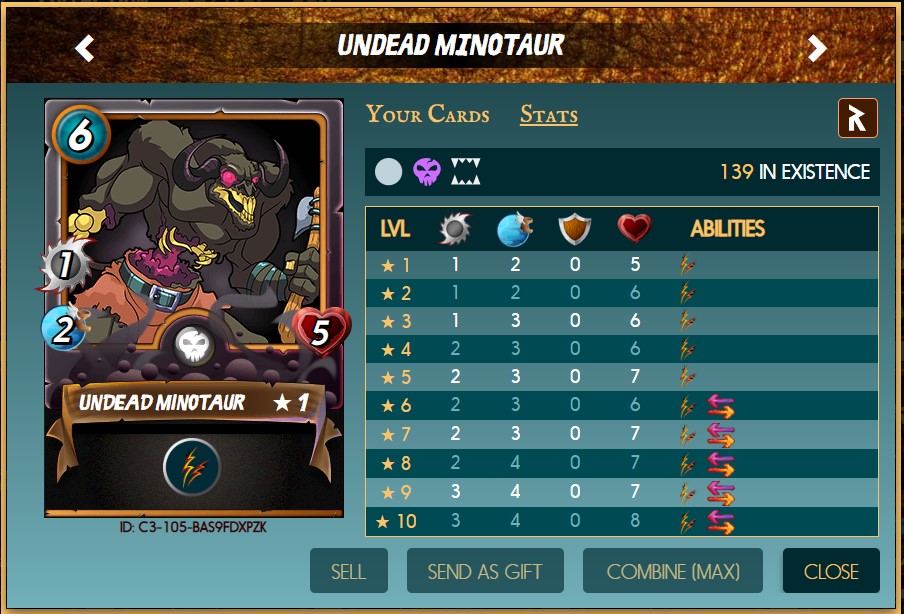Open the Stats tab
The width and height of the screenshot is (904, 614).
coord(548,114)
